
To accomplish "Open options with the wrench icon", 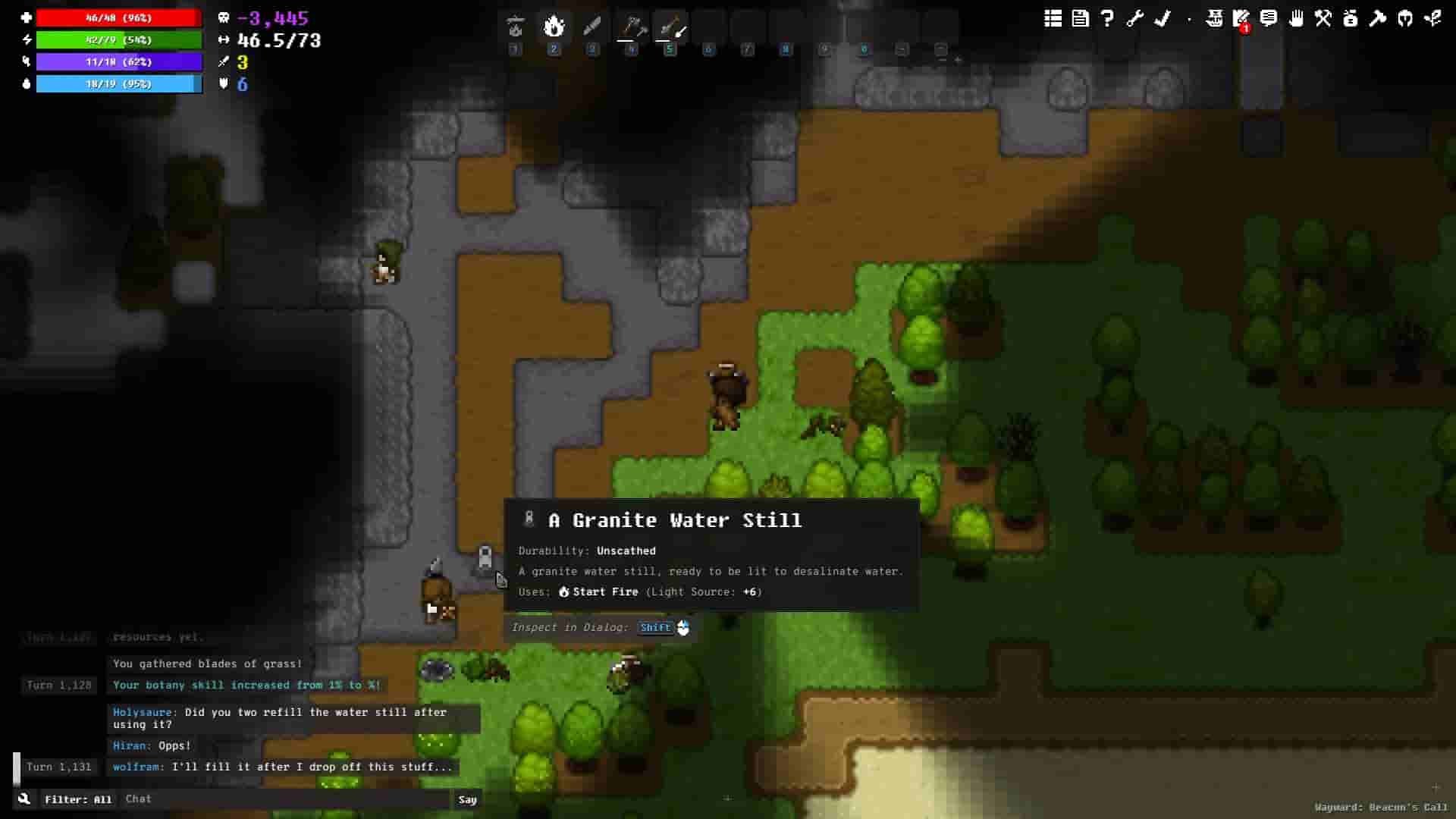I will pos(1134,19).
